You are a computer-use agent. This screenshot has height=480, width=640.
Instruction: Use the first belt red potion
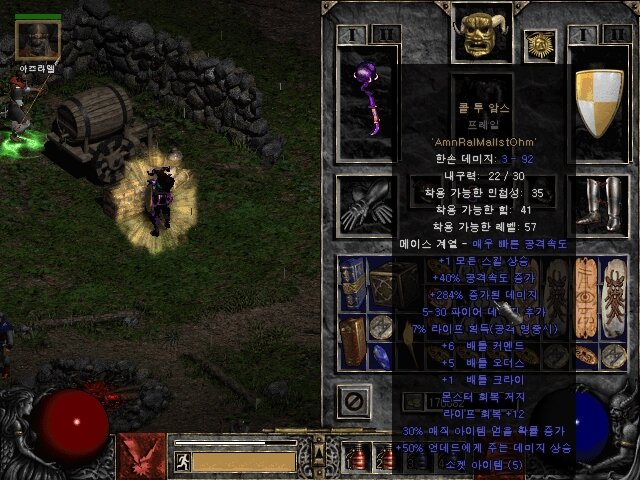pyautogui.click(x=357, y=457)
